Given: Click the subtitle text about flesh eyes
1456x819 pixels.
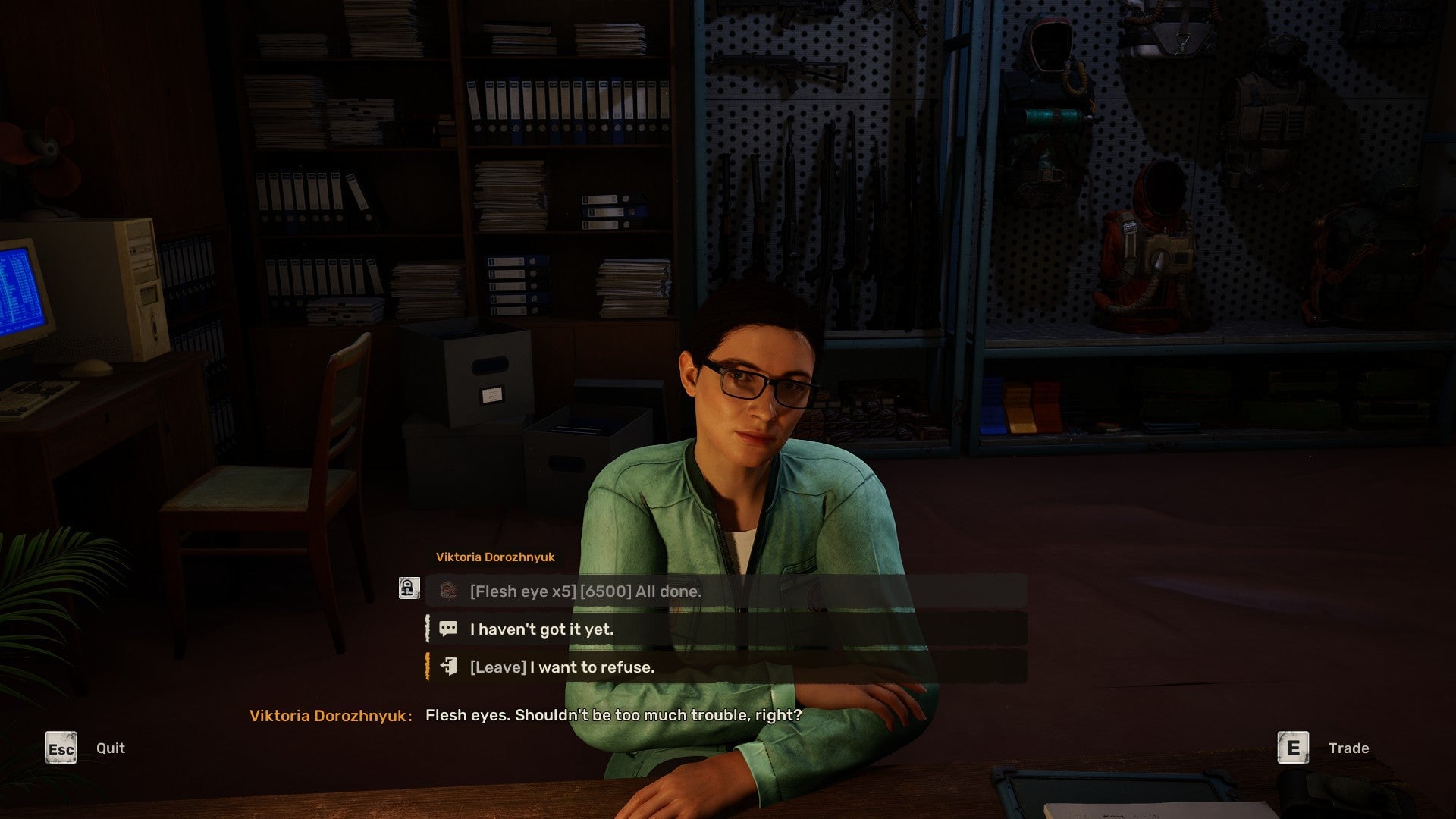Looking at the screenshot, I should click(613, 714).
